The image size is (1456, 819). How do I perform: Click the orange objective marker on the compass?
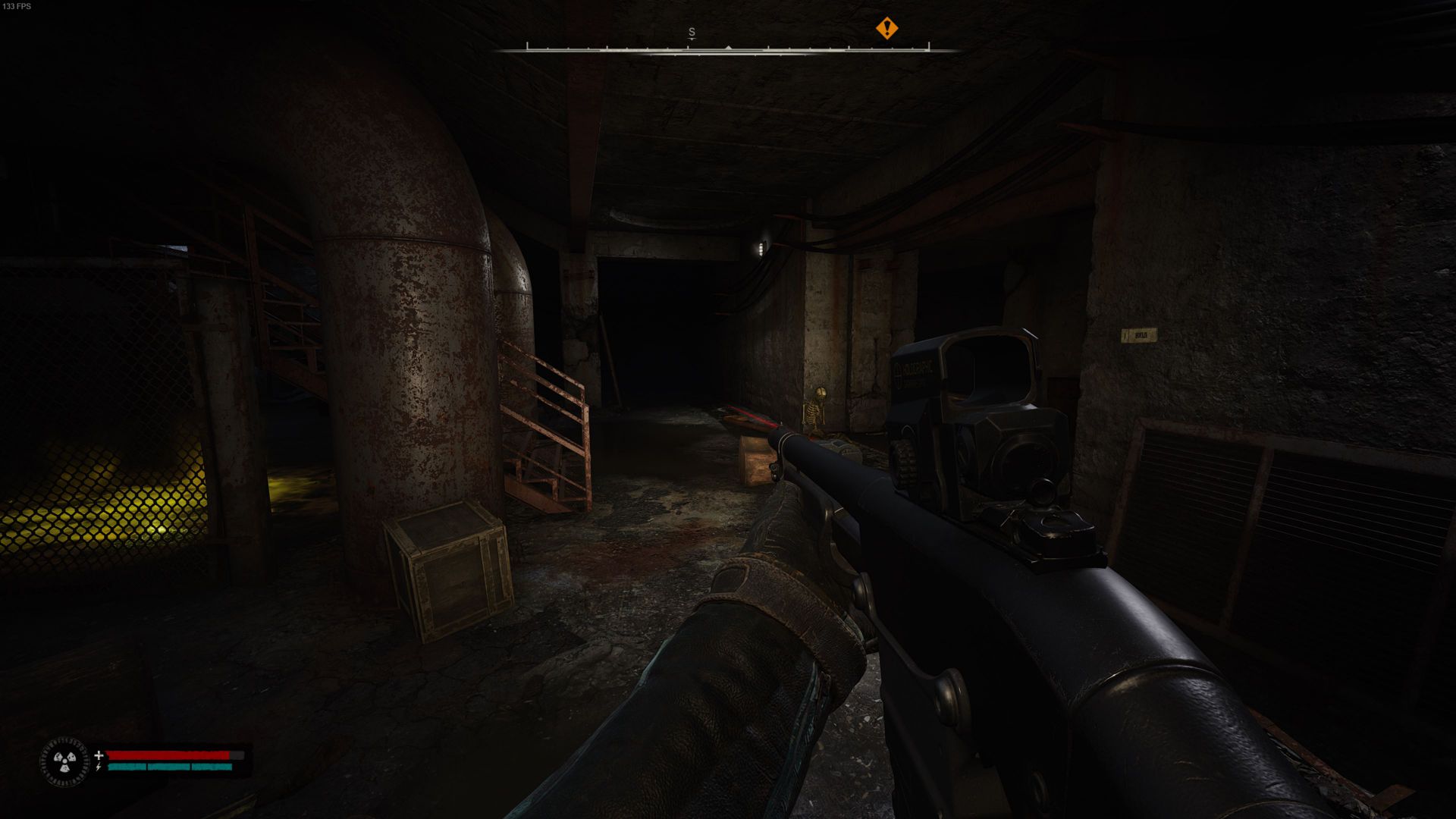click(x=886, y=29)
